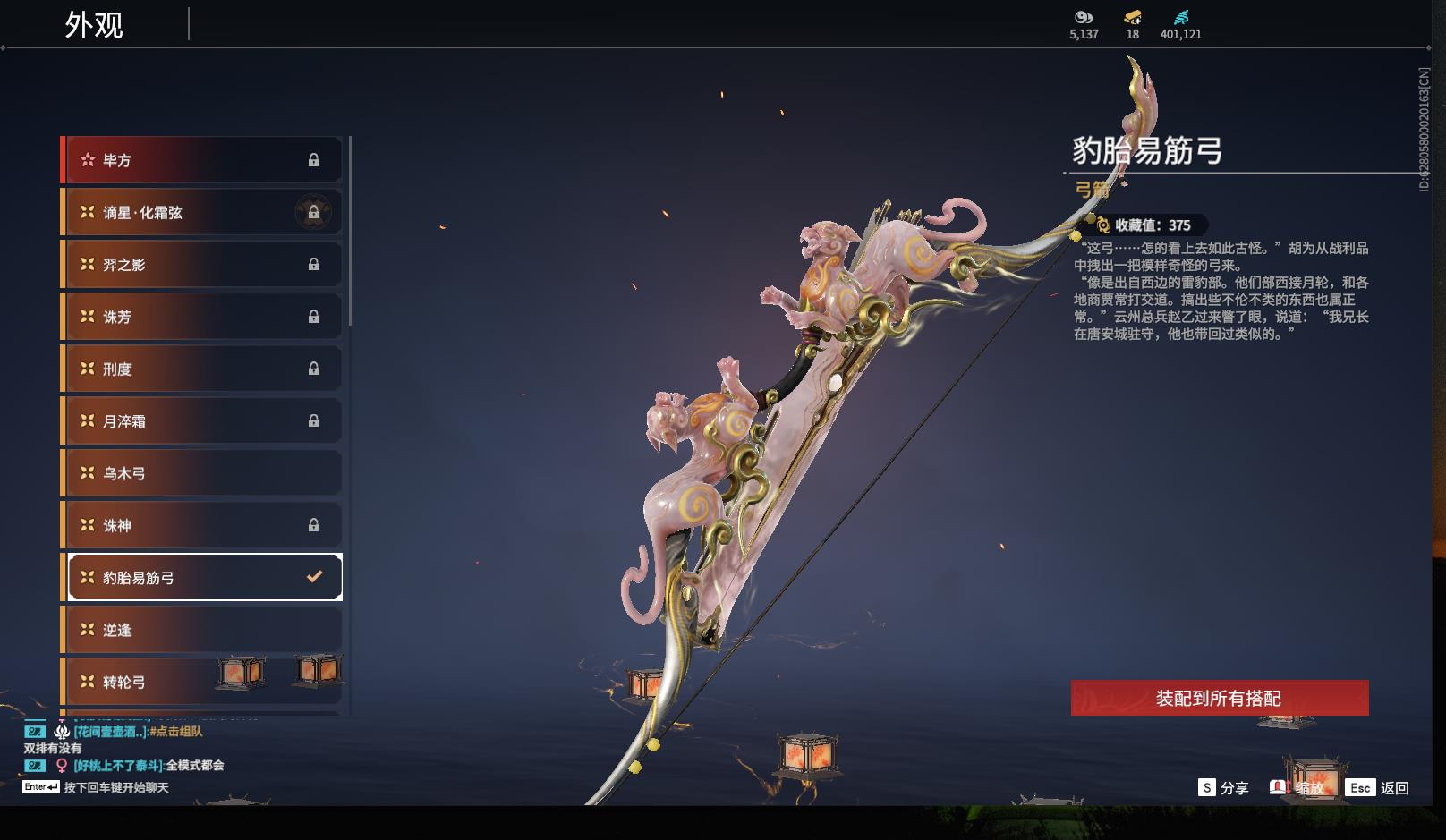The image size is (1446, 840).
Task: Toggle the 缩放 zoom view
Action: [1297, 788]
